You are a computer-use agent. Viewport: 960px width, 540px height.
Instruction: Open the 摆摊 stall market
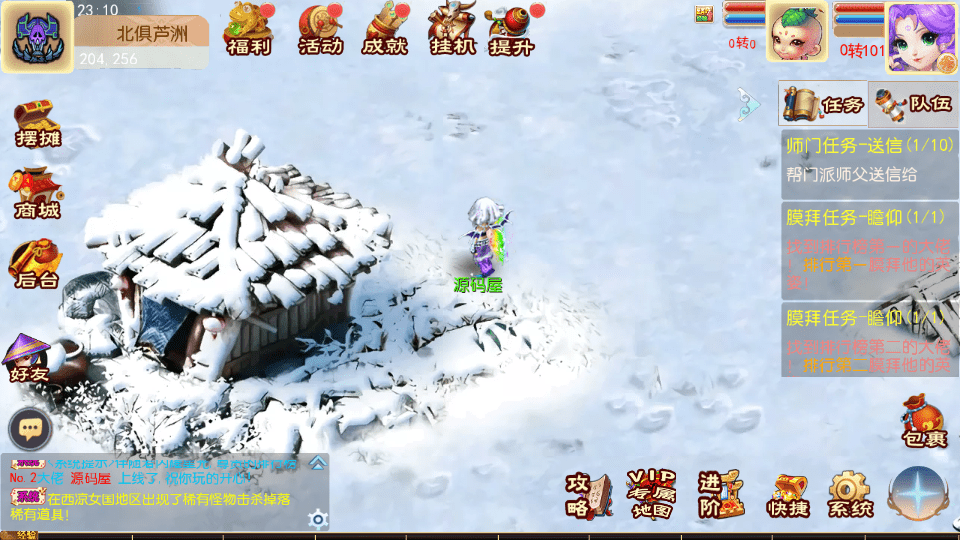coord(37,124)
